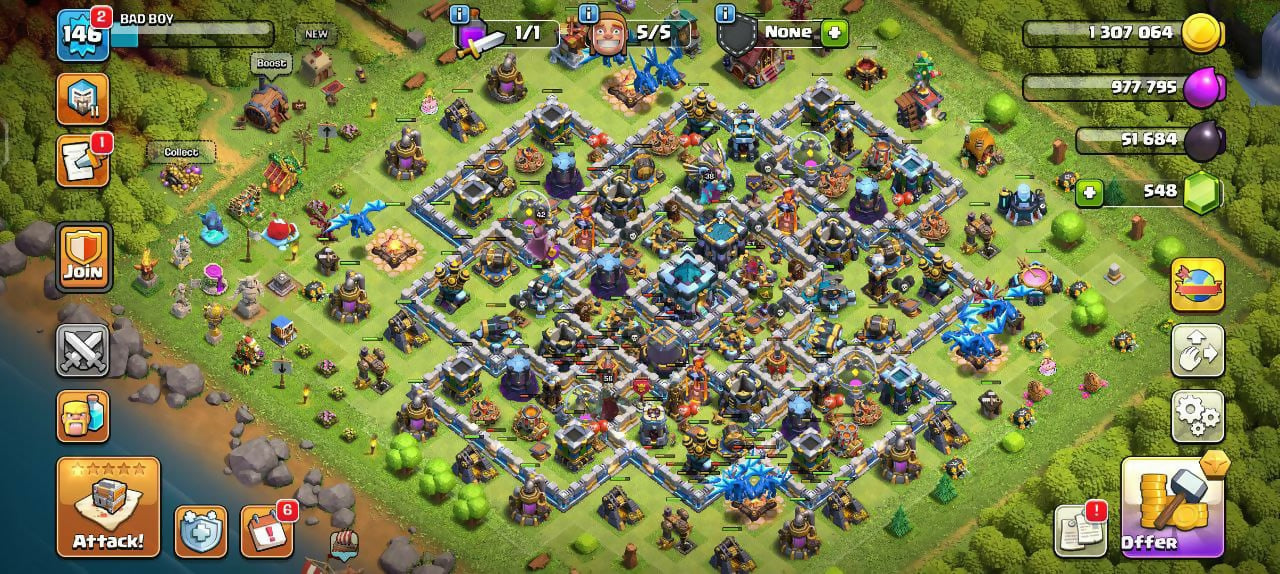Open the gear settings button
Image resolution: width=1280 pixels, height=574 pixels.
(x=1197, y=416)
